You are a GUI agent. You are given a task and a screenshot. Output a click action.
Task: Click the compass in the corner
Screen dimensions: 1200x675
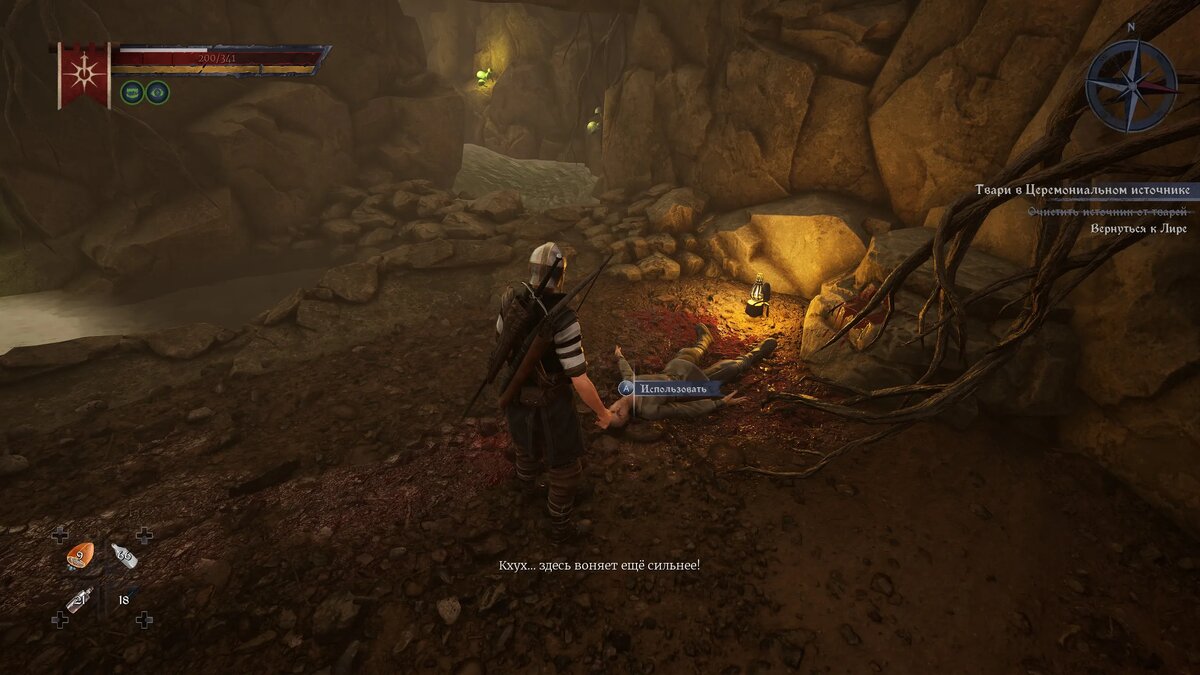(x=1131, y=85)
